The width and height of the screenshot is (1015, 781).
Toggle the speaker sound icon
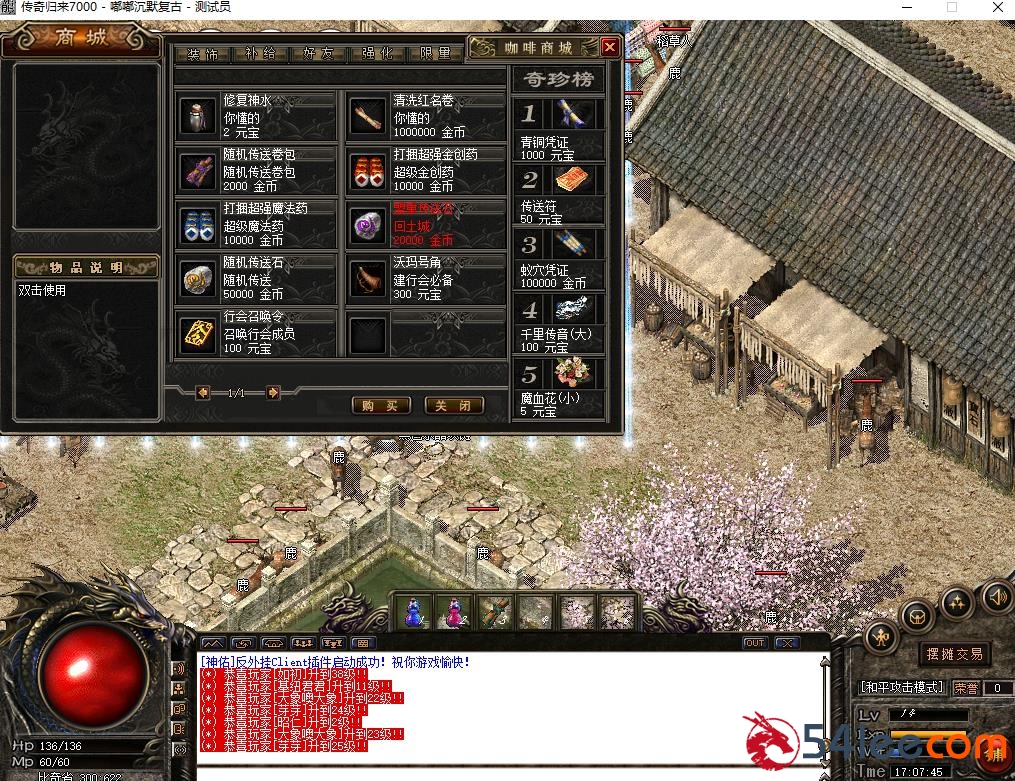[996, 598]
